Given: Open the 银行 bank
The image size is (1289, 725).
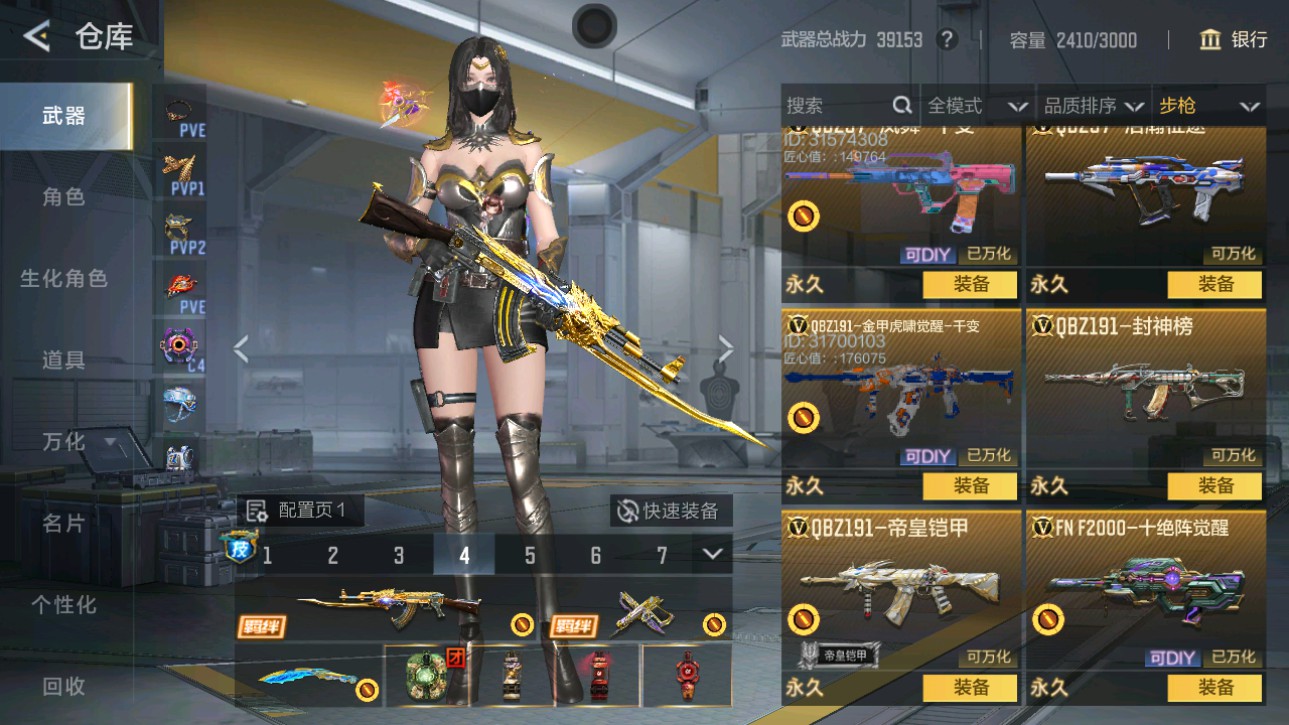Looking at the screenshot, I should click(x=1233, y=39).
